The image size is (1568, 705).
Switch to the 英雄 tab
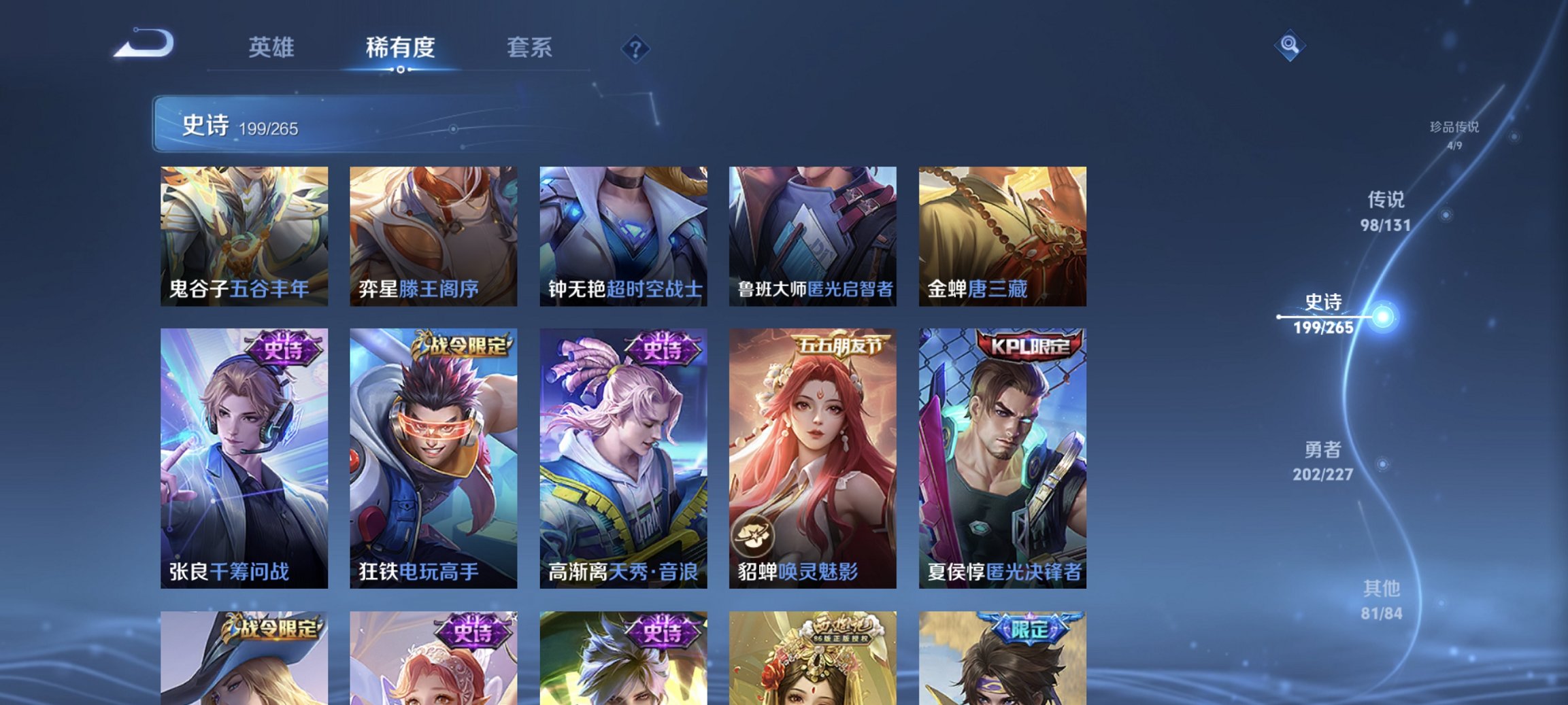coord(273,48)
